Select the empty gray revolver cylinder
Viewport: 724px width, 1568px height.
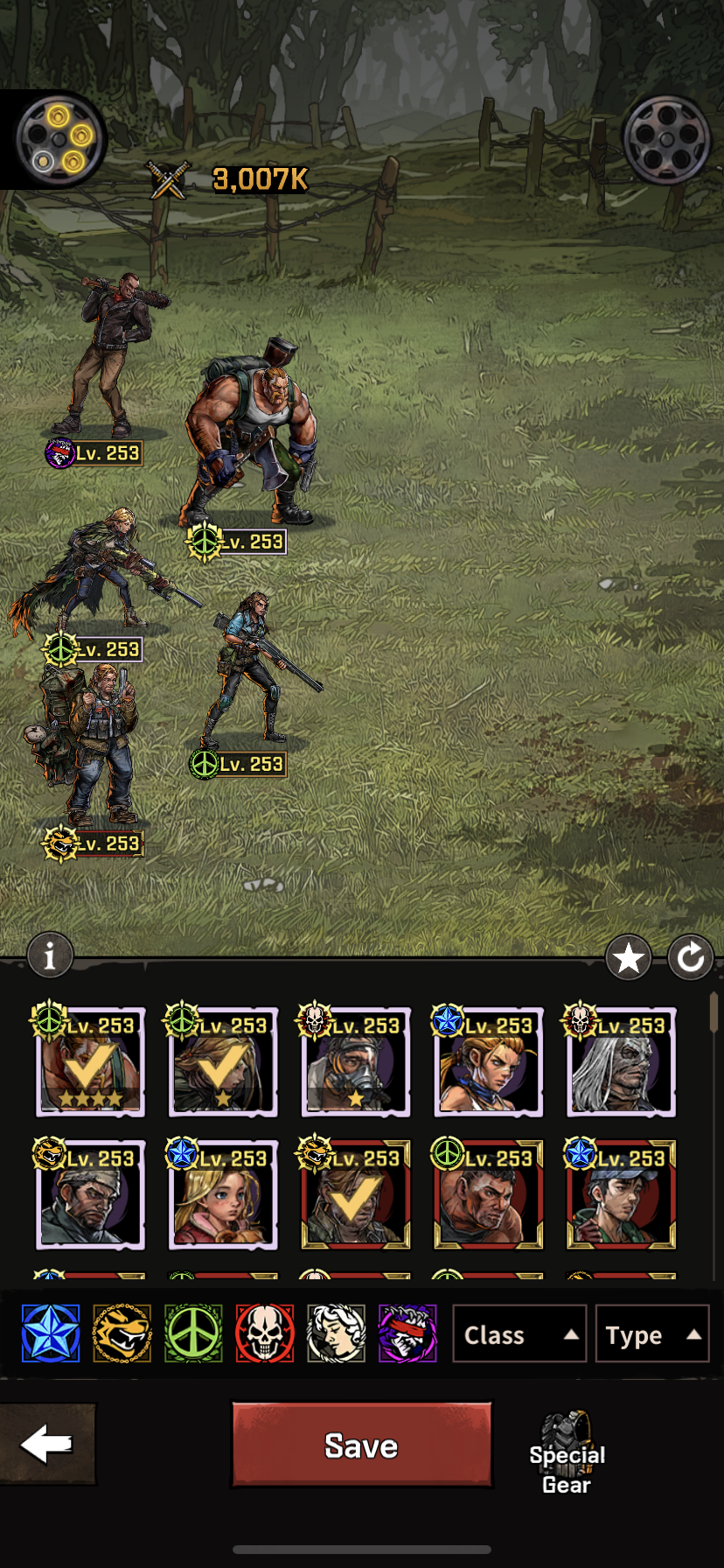point(666,139)
